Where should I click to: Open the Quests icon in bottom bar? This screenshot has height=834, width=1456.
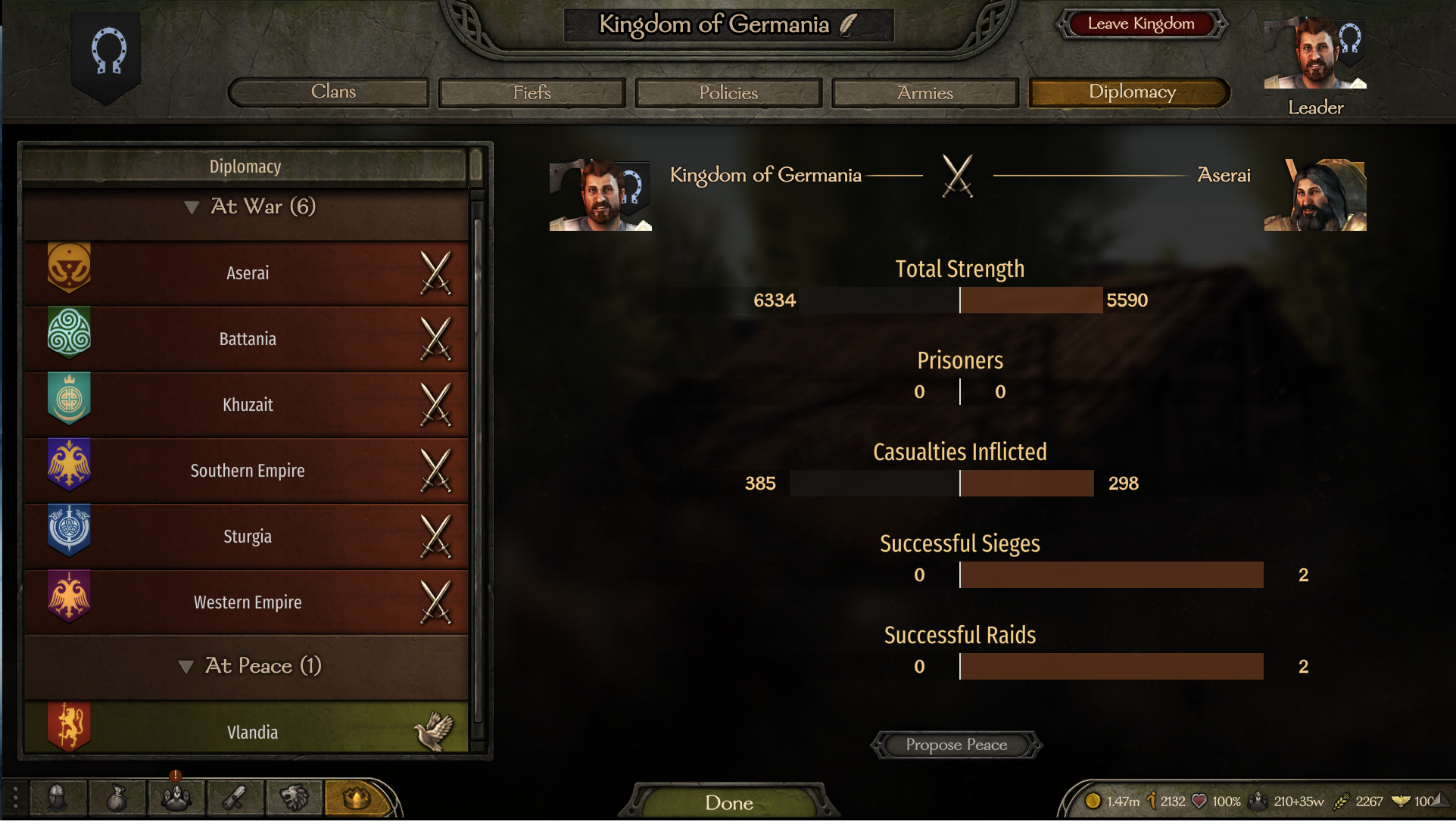point(235,798)
